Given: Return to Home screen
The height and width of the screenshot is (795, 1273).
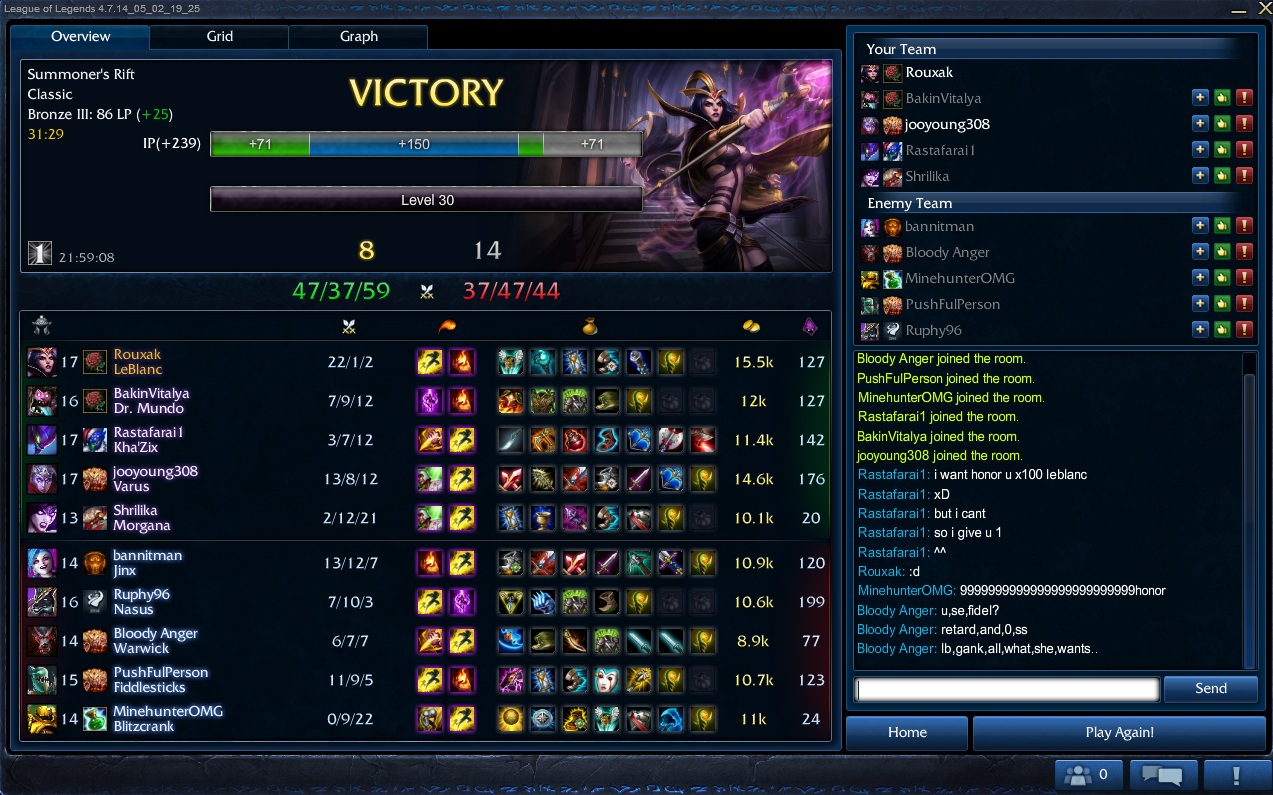Looking at the screenshot, I should (907, 732).
